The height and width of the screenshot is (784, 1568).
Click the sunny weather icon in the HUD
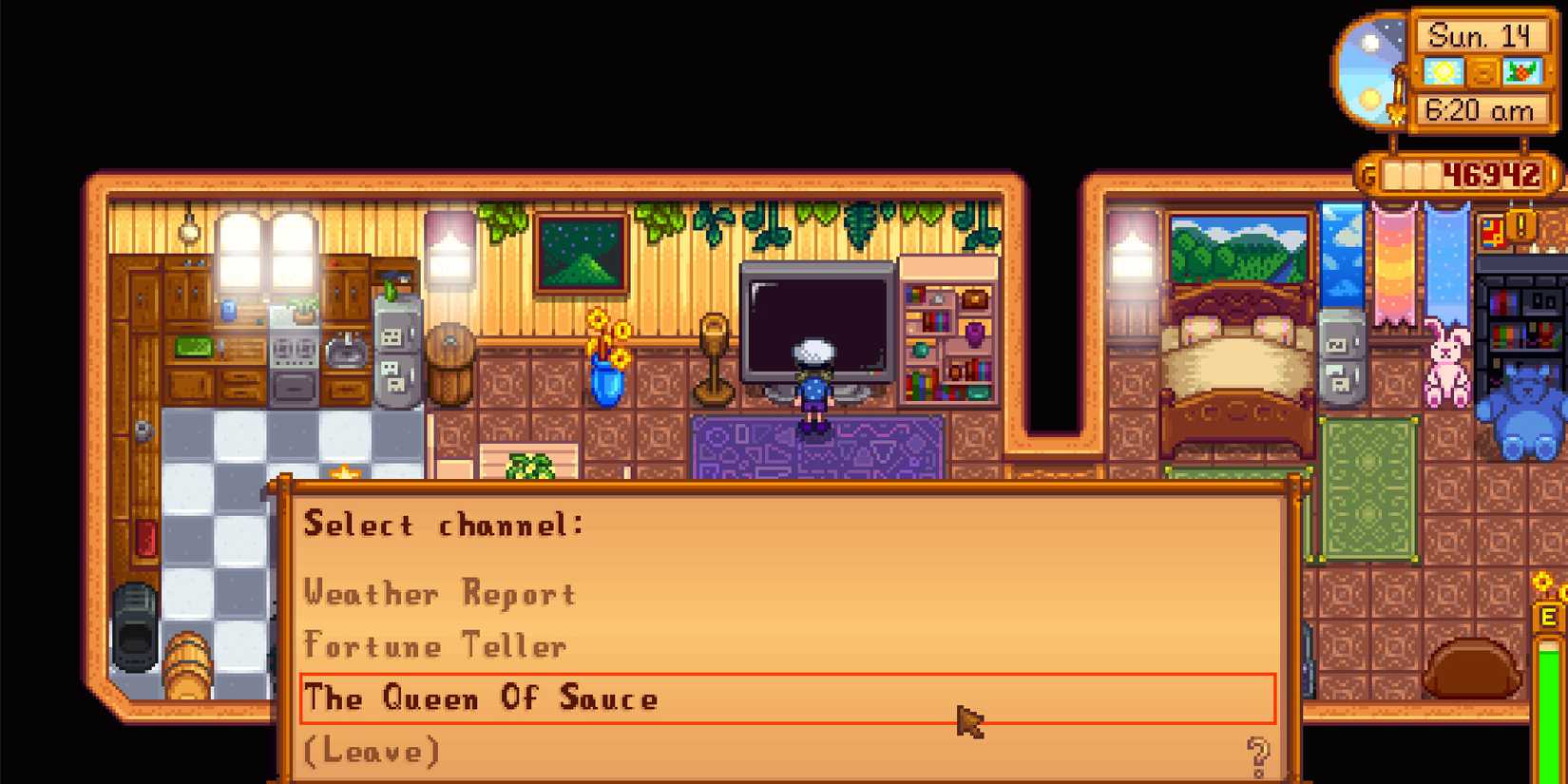pos(1444,71)
